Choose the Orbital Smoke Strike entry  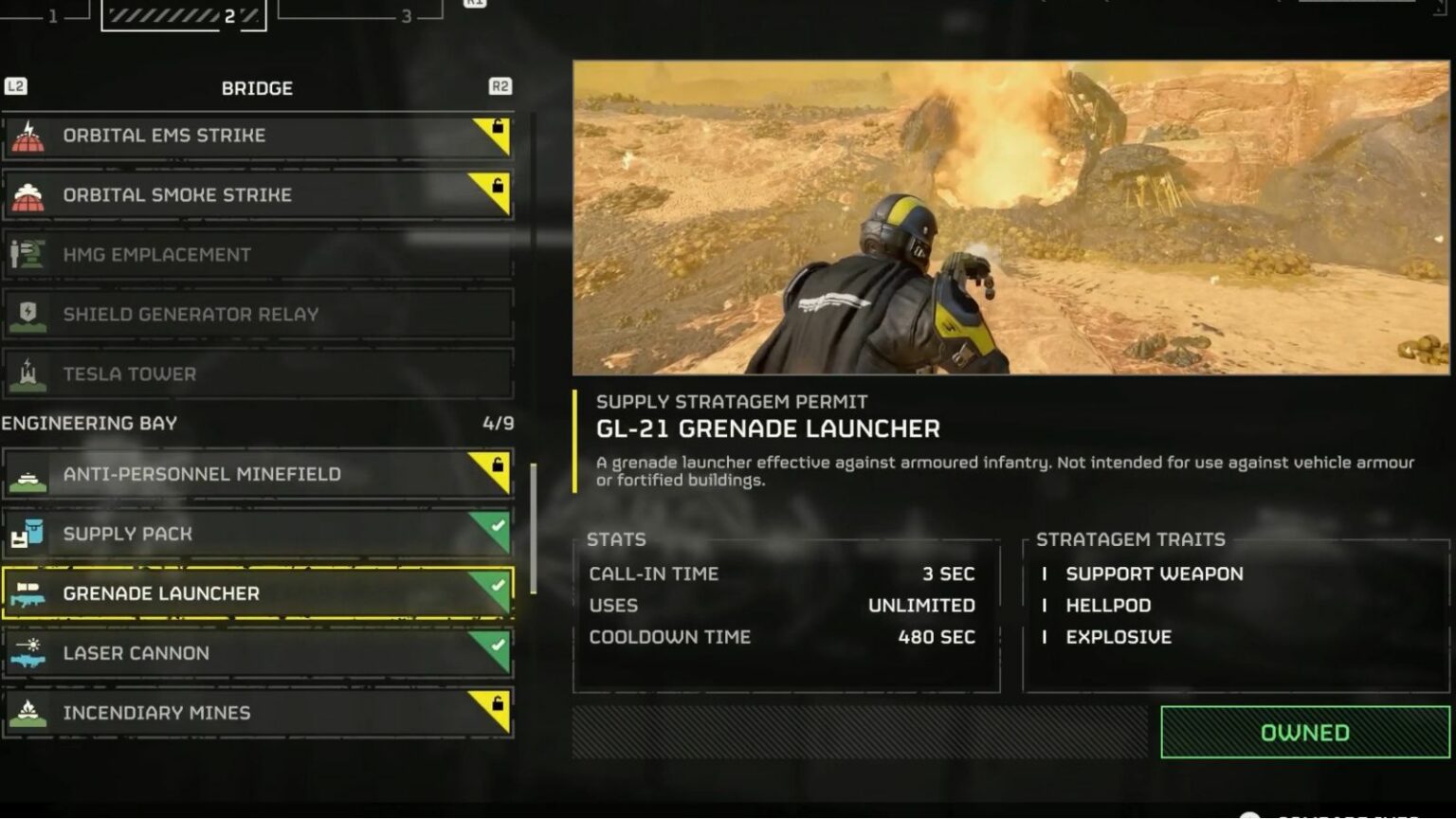point(256,195)
